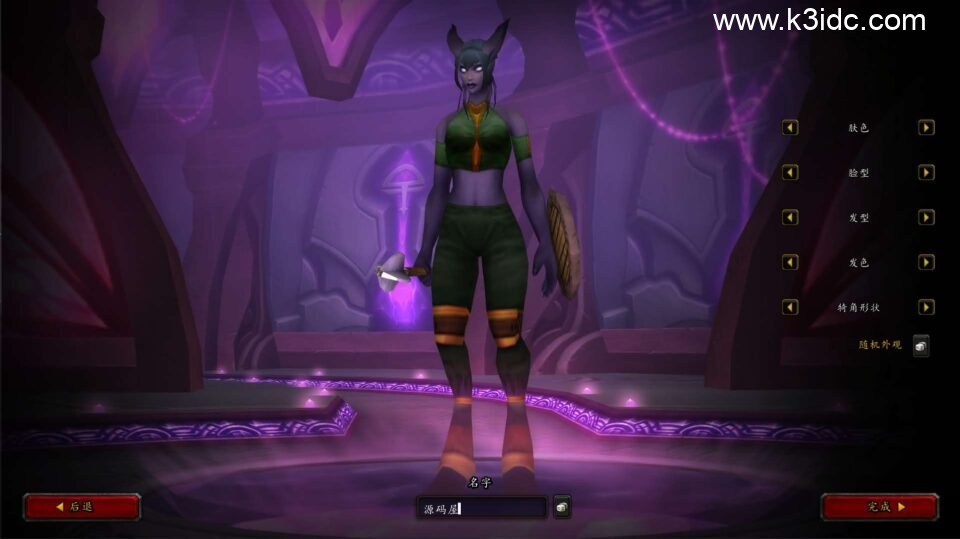Select next 脸型 option
Image resolution: width=960 pixels, height=539 pixels.
(x=926, y=172)
